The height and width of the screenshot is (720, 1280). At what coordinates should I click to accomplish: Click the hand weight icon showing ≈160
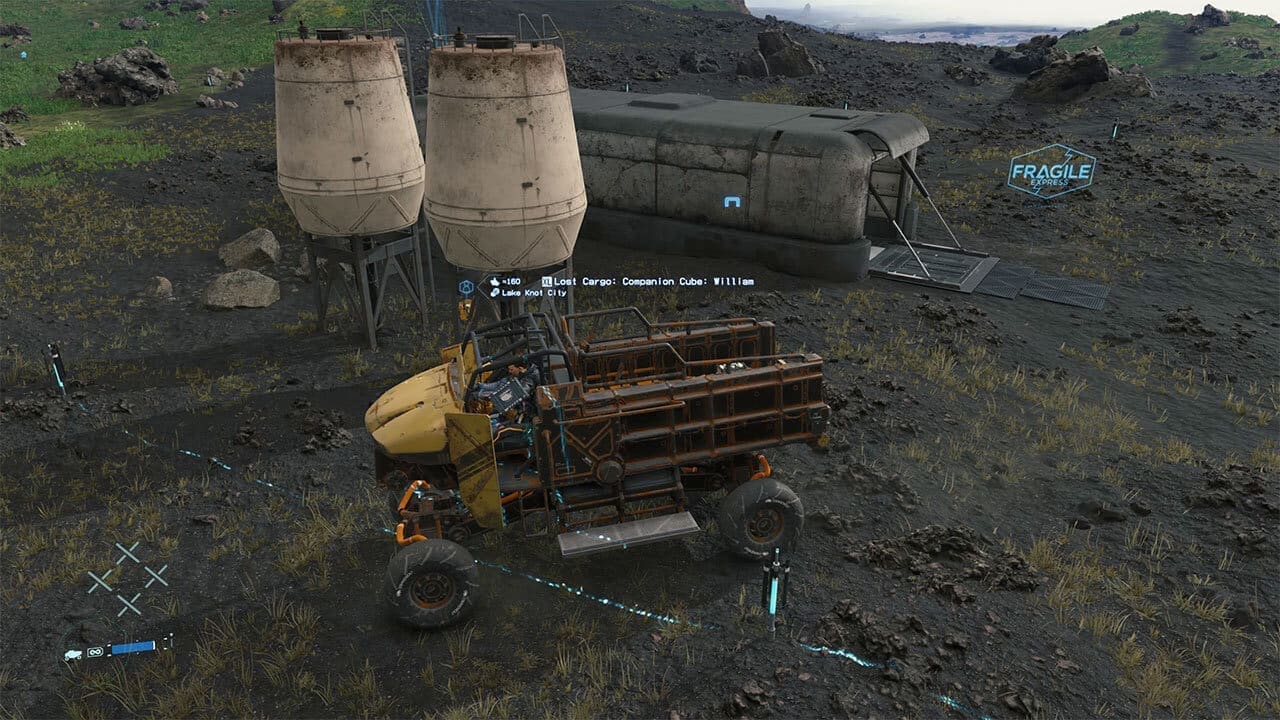coord(496,281)
